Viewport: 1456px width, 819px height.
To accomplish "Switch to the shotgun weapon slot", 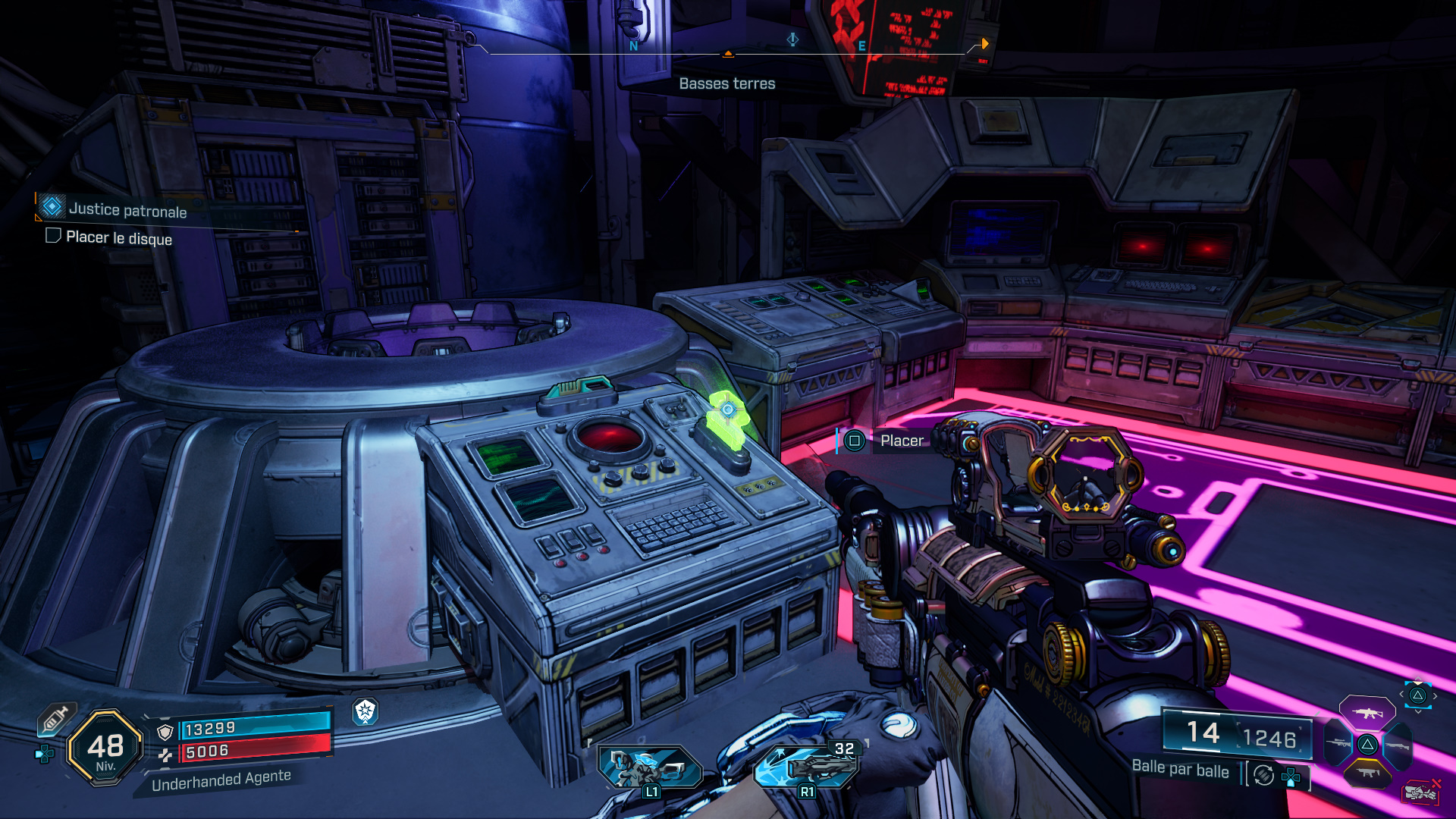I will point(1398,746).
